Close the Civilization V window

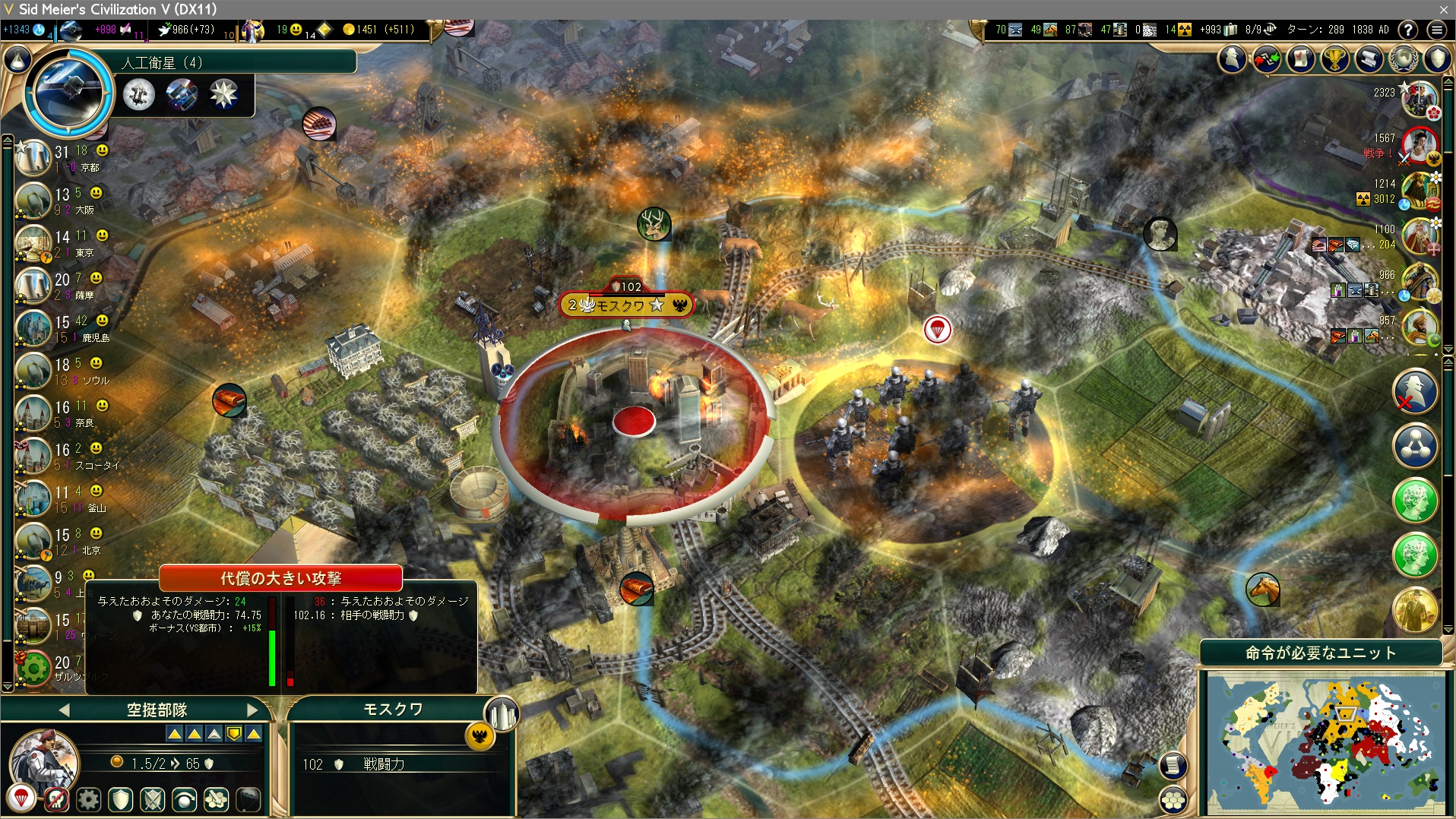1444,9
